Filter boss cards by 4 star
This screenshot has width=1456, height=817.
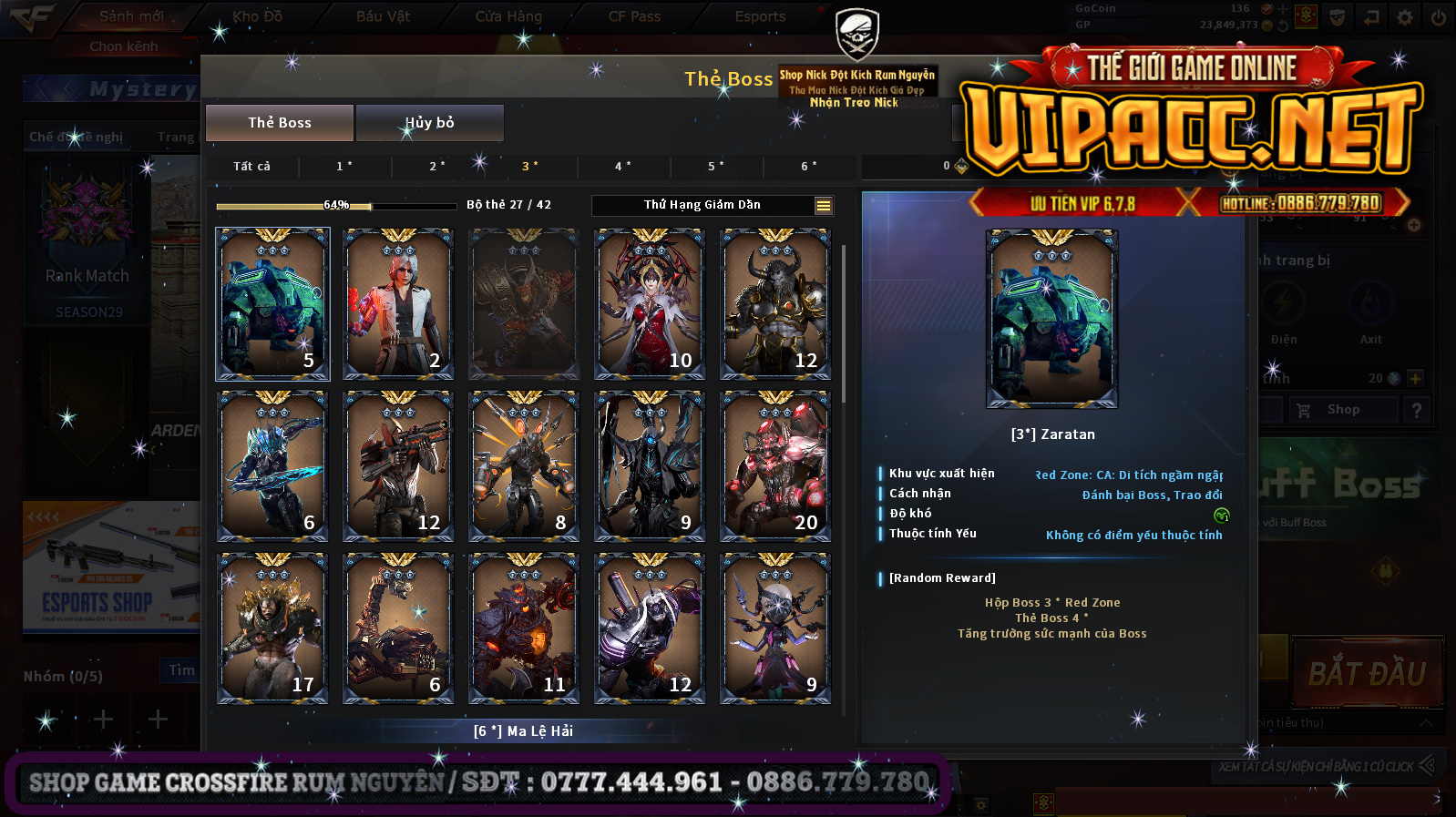623,167
